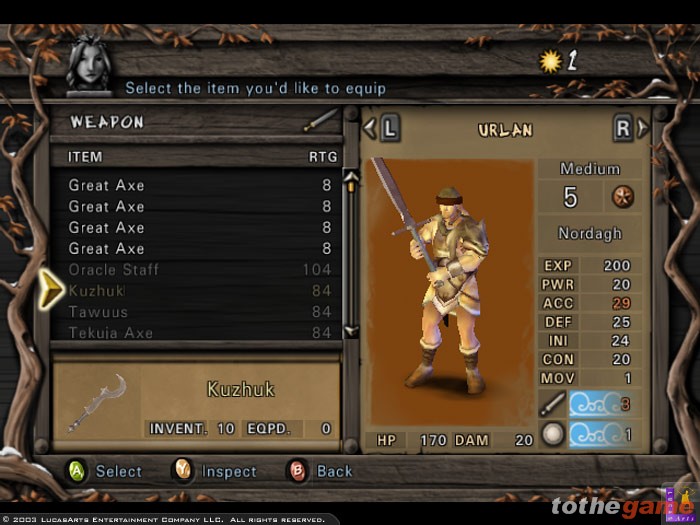
Task: Click the weapon list's scroll-down arrow
Action: coord(351,331)
